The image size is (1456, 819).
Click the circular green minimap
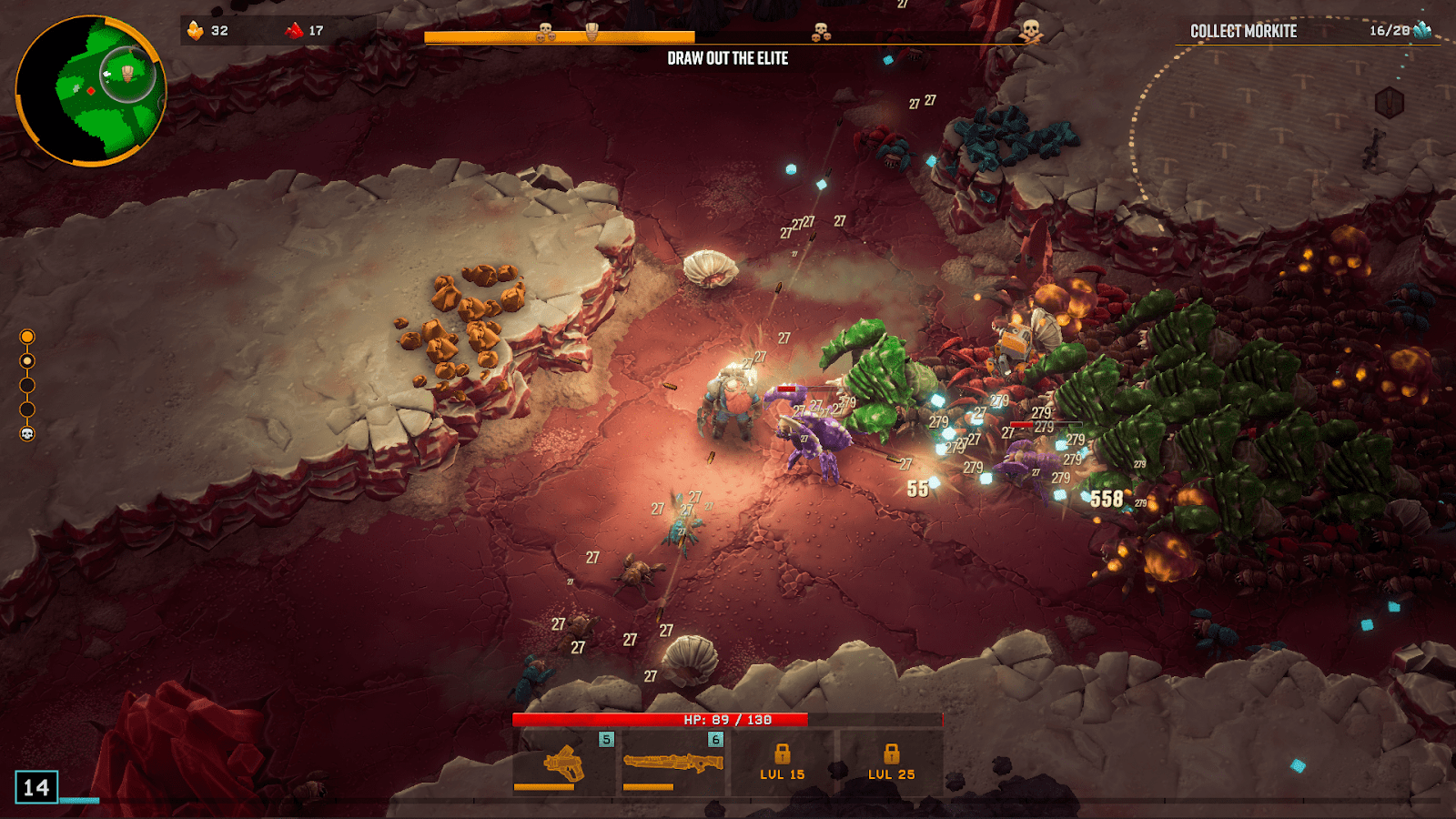pyautogui.click(x=91, y=91)
